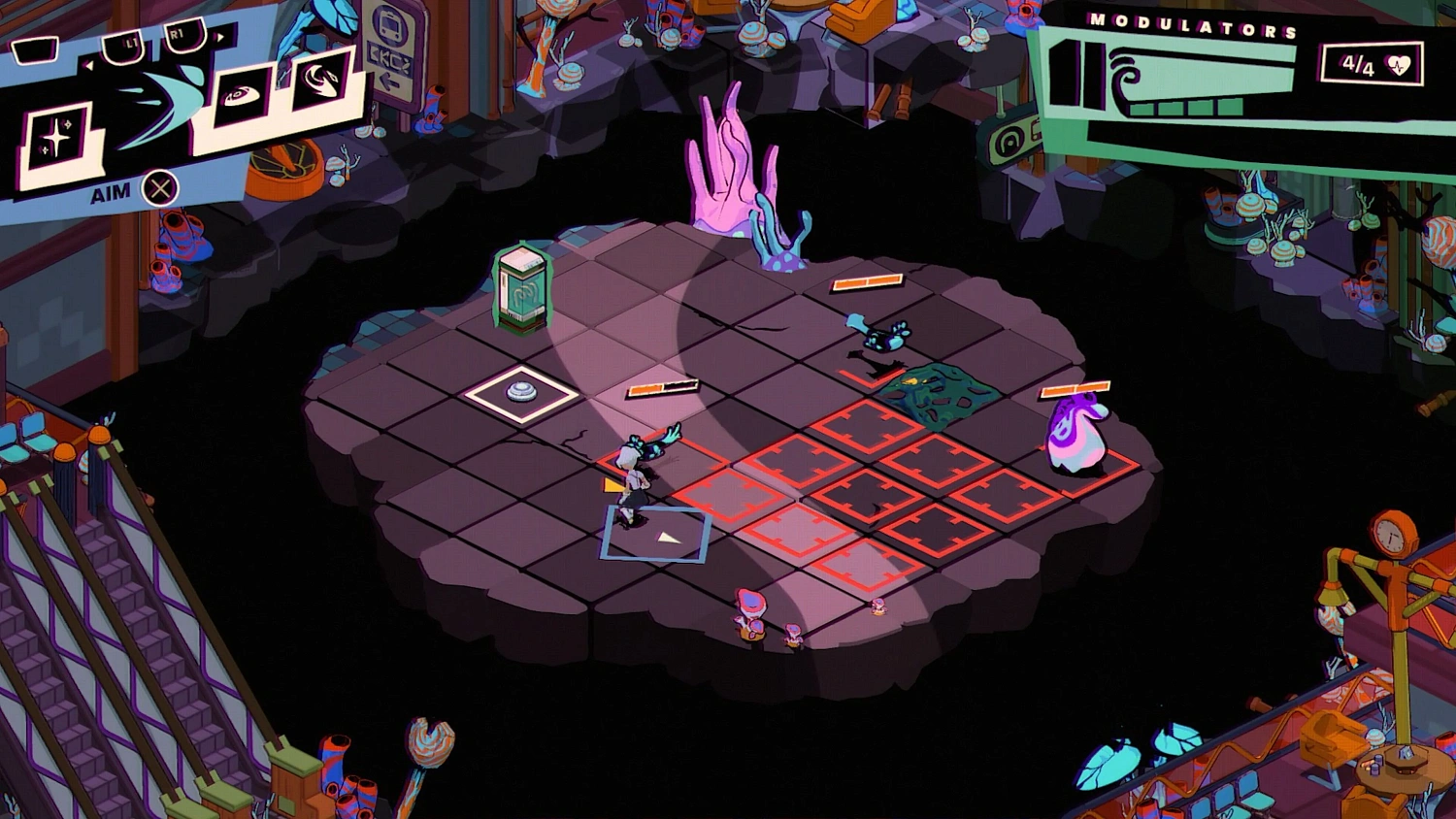Click the empty ability slot on far left

coord(35,50)
